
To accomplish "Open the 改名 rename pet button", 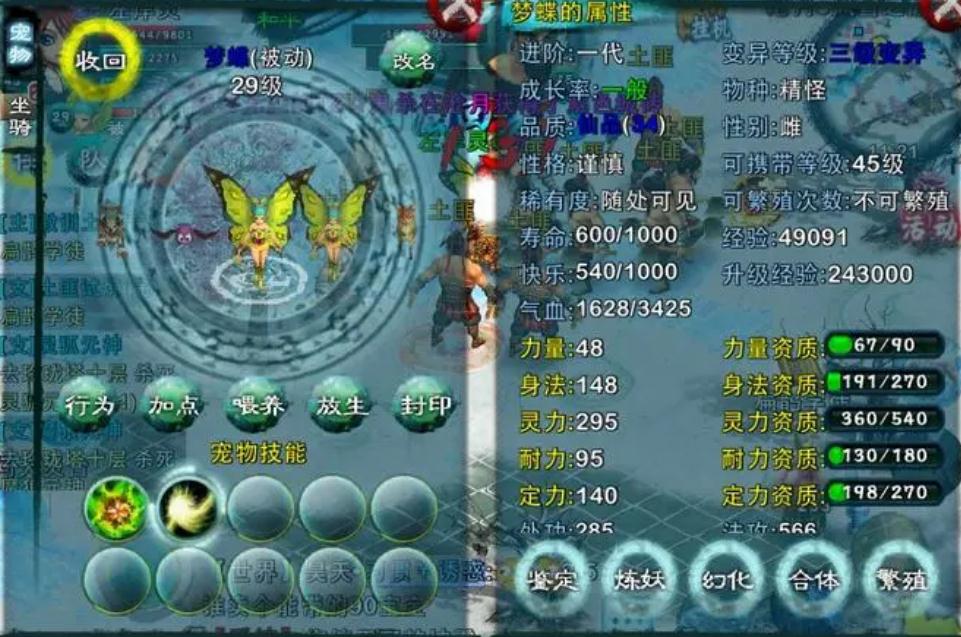I will point(413,61).
